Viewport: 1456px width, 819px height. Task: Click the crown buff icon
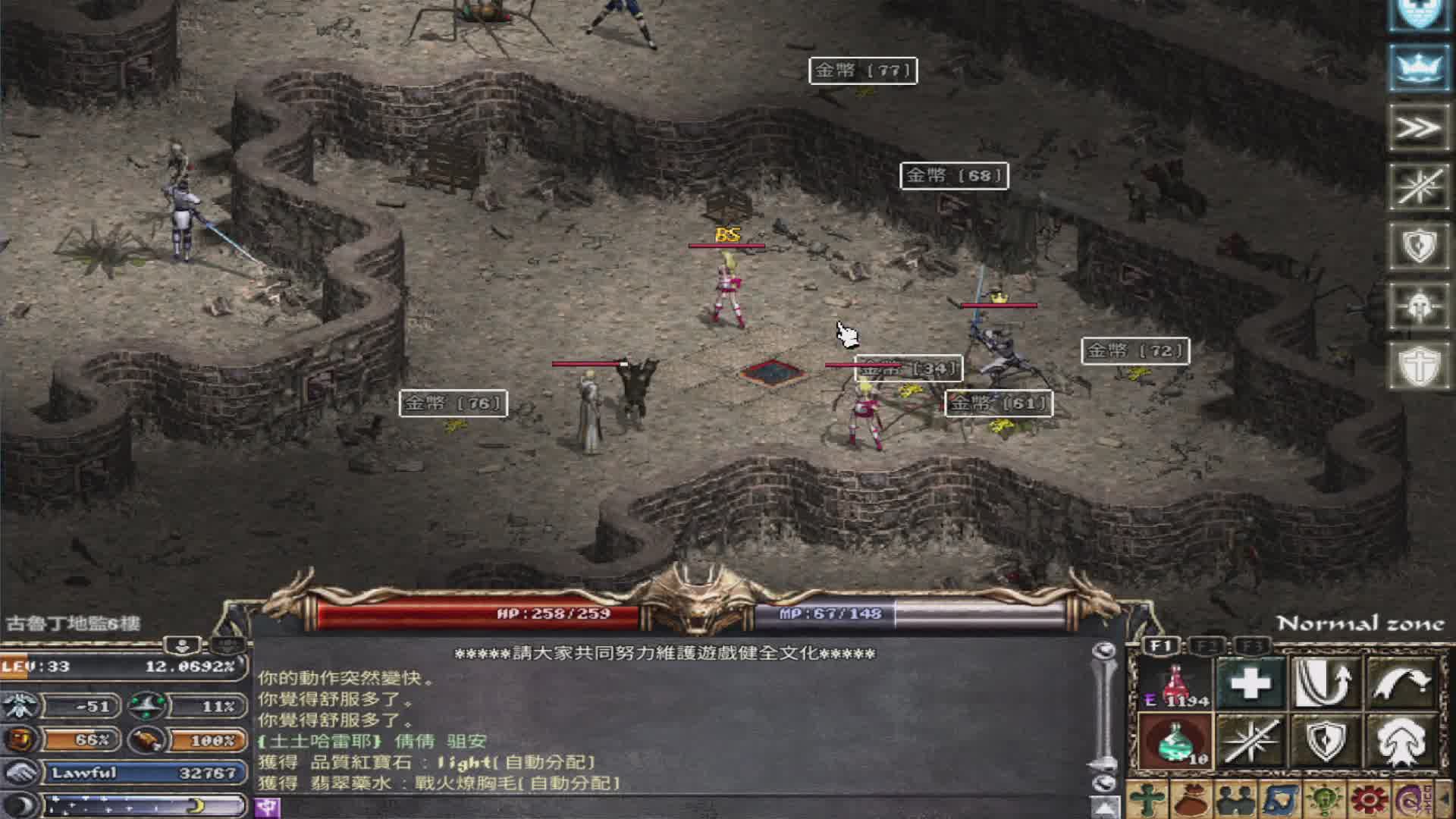point(1418,67)
